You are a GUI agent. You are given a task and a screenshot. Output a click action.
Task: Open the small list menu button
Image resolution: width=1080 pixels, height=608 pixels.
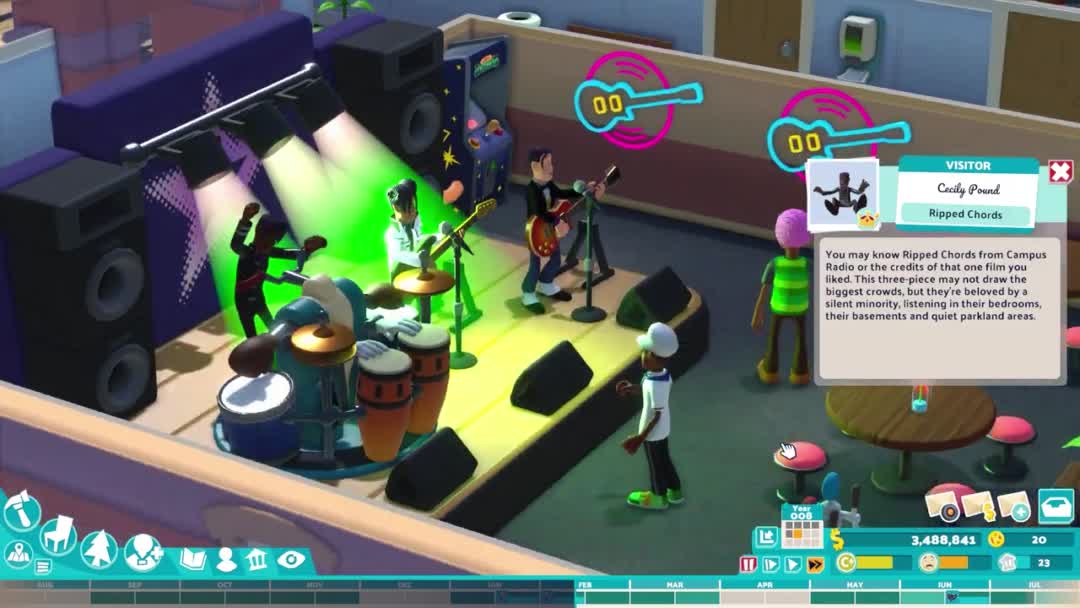(43, 567)
